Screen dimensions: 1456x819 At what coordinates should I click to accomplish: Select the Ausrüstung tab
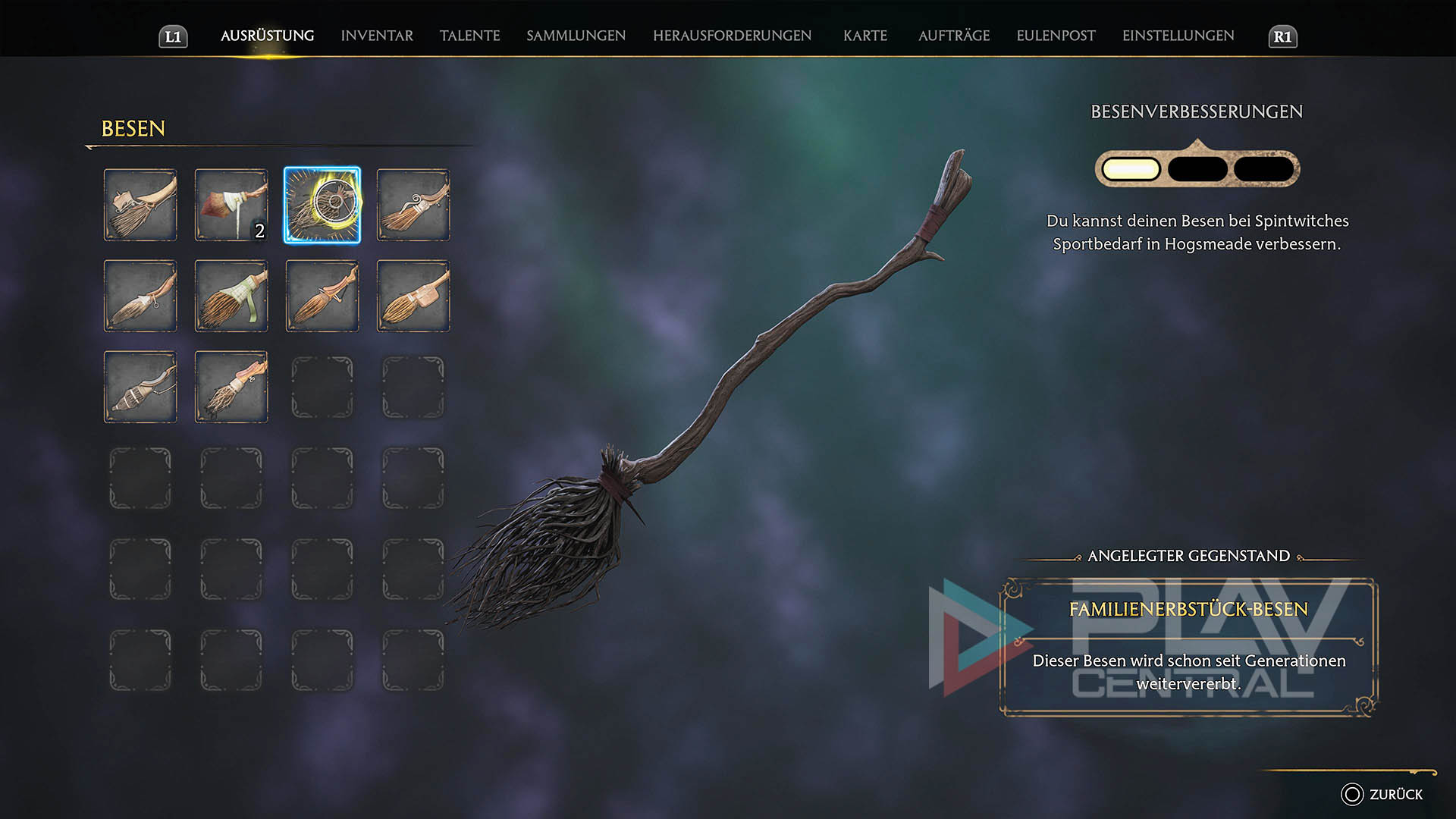(267, 36)
